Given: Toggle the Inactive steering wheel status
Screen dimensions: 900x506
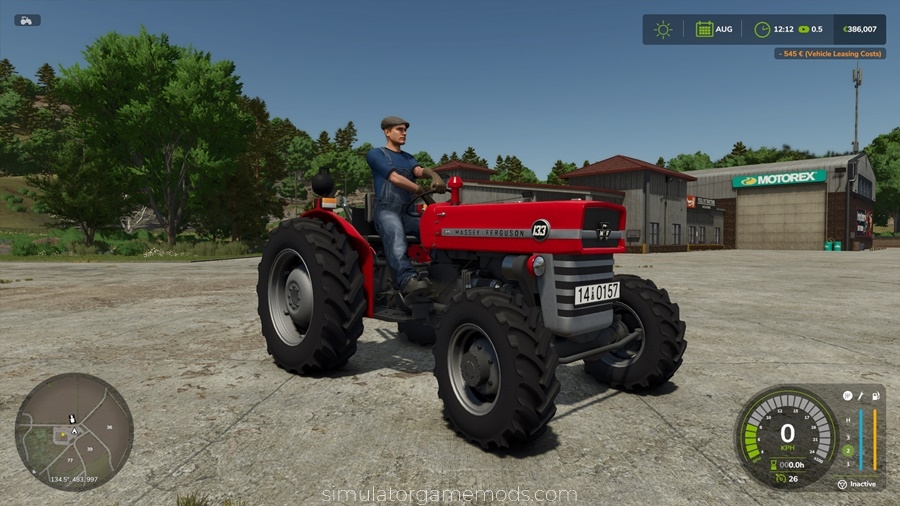Looking at the screenshot, I should tap(856, 484).
